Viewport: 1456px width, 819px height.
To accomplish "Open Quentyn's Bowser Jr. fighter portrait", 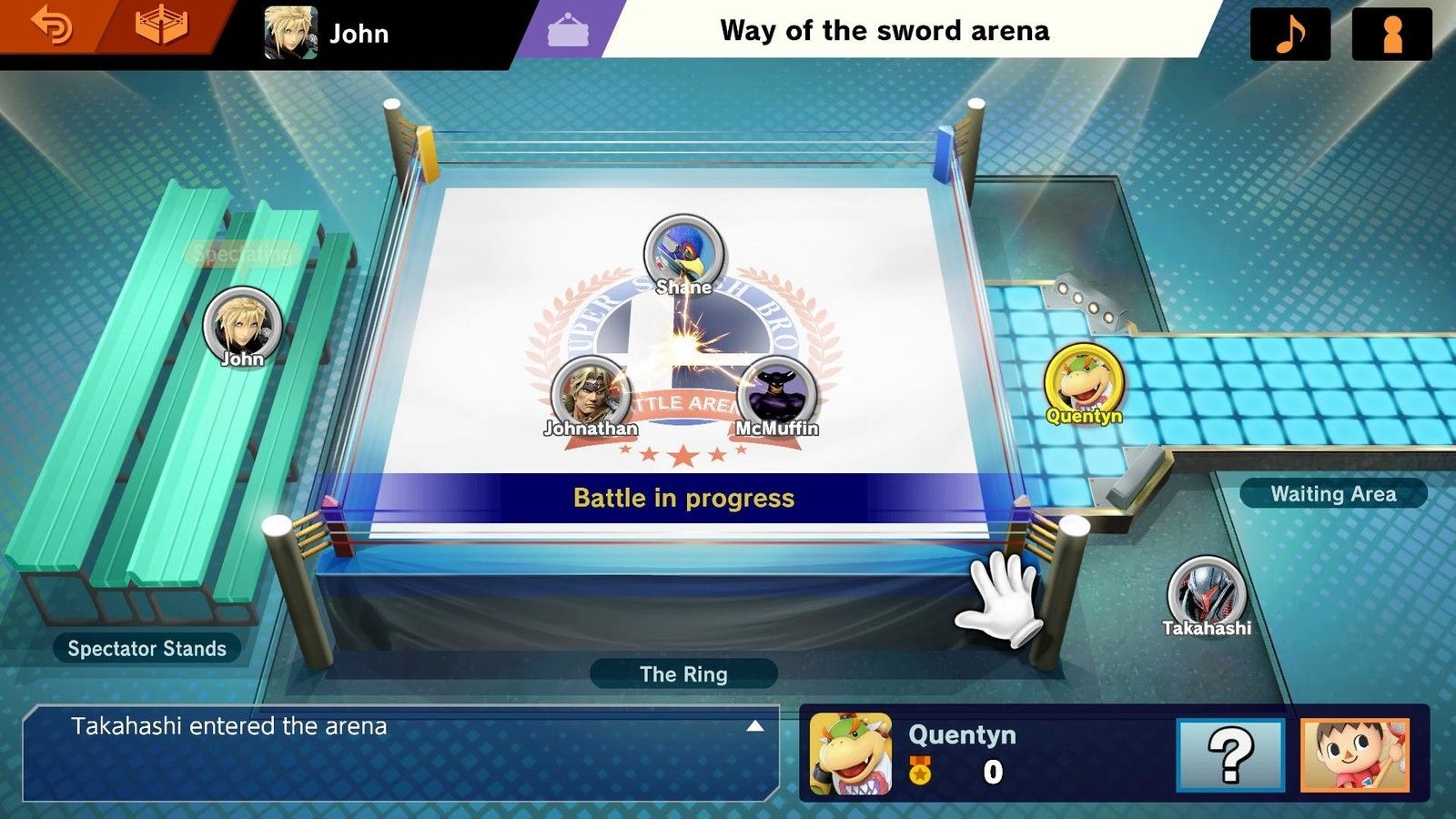I will (851, 754).
